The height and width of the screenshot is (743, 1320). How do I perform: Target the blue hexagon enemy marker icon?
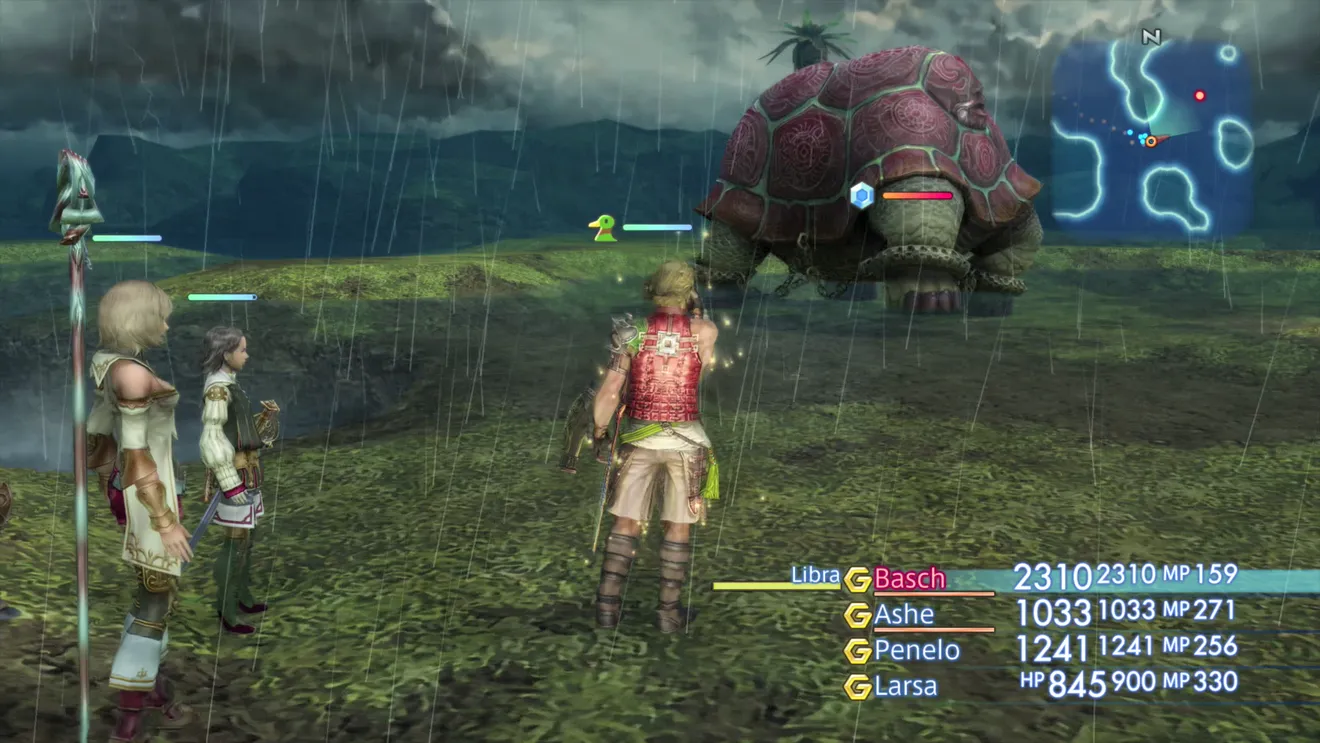[861, 195]
